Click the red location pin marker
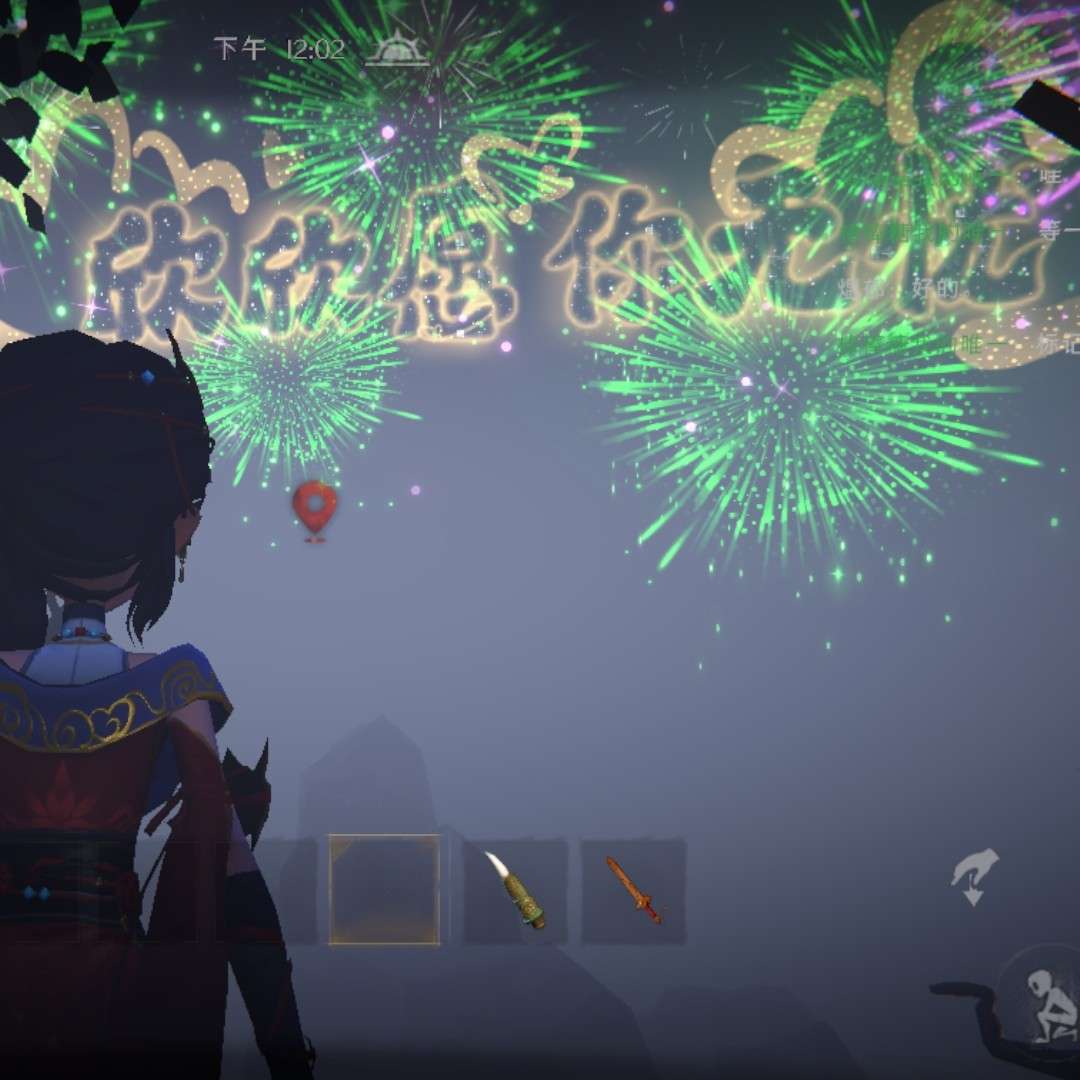Screen dimensions: 1080x1080 coord(315,508)
